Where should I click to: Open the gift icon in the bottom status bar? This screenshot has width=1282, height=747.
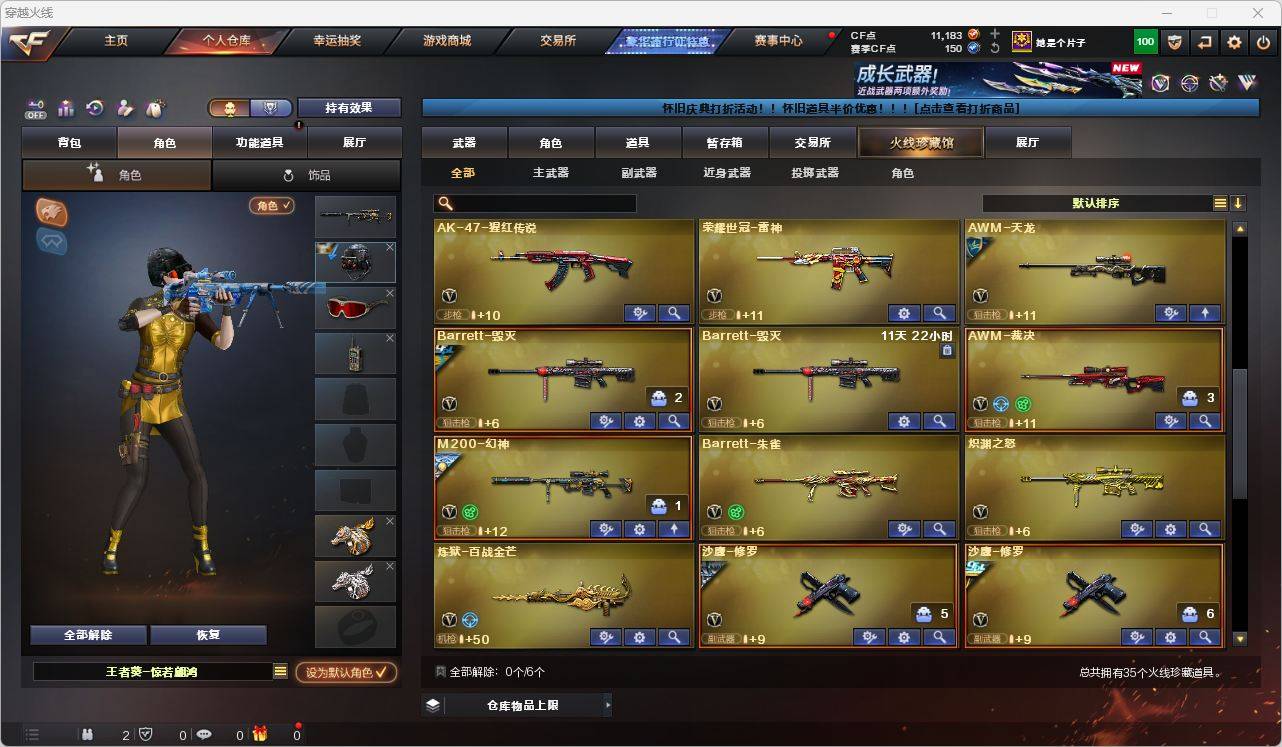click(x=260, y=735)
